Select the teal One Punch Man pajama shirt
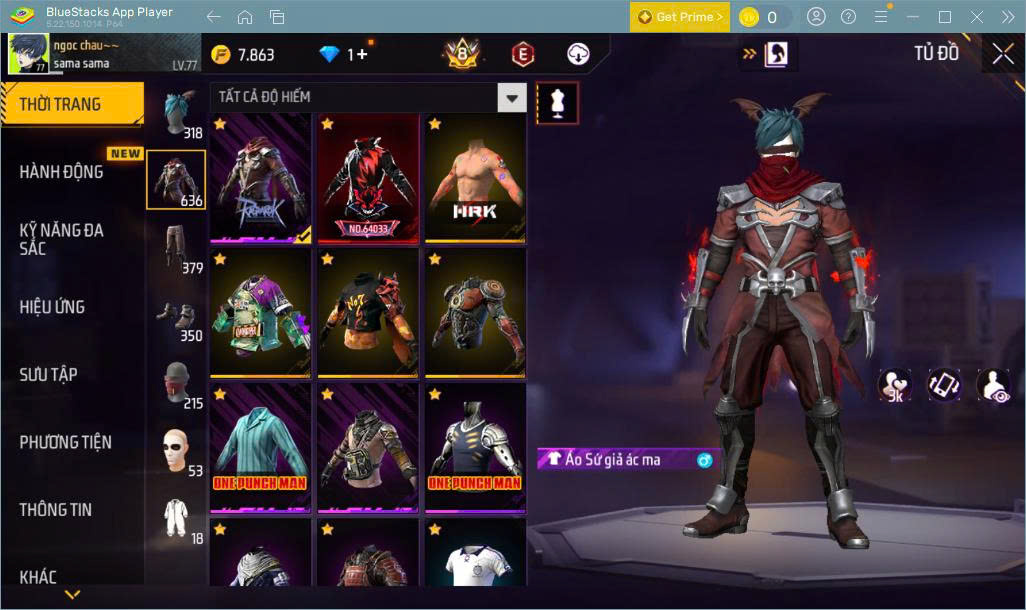Viewport: 1026px width, 610px height. pyautogui.click(x=260, y=447)
